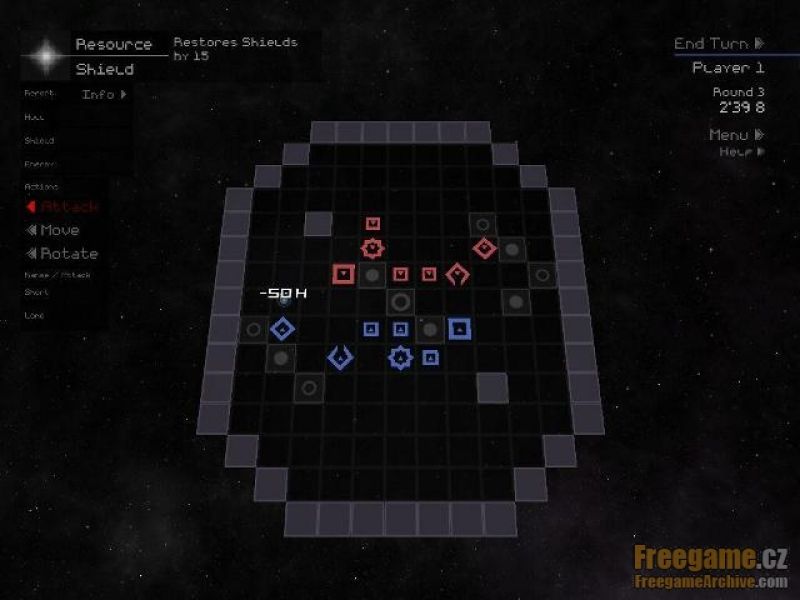Show Info for the Shield resource
The height and width of the screenshot is (600, 800).
[104, 95]
